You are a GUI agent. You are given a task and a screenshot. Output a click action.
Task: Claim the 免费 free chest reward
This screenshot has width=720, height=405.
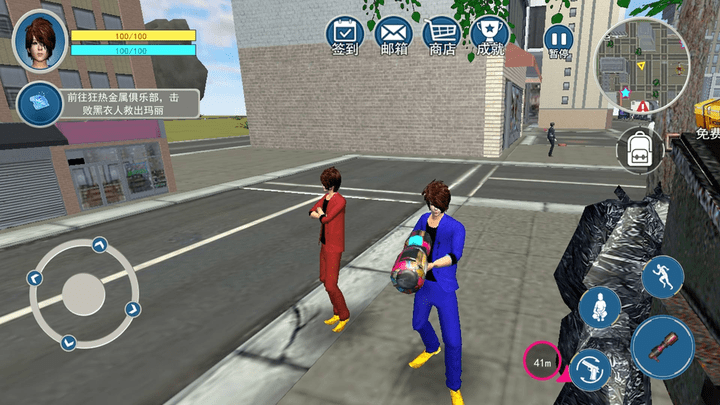pos(707,118)
